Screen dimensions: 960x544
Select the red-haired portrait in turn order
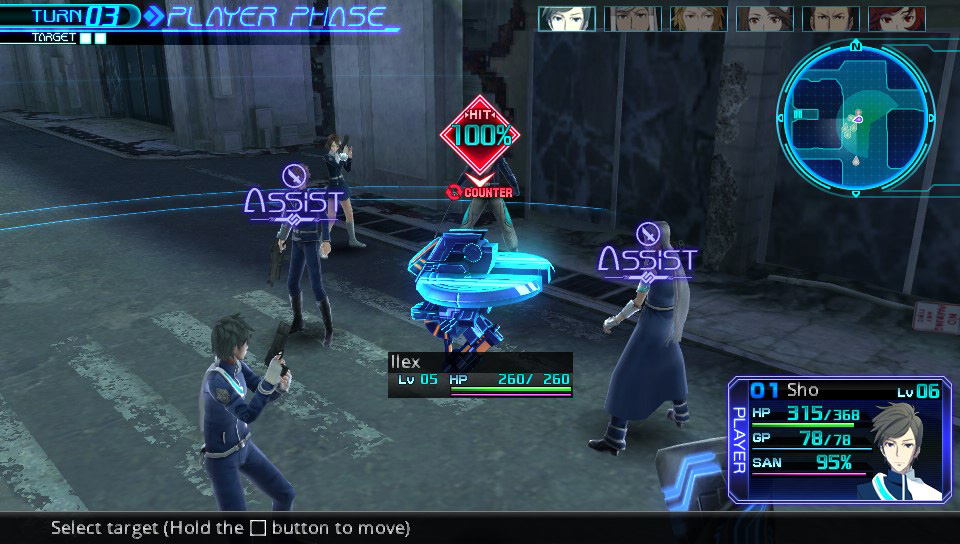pos(896,18)
